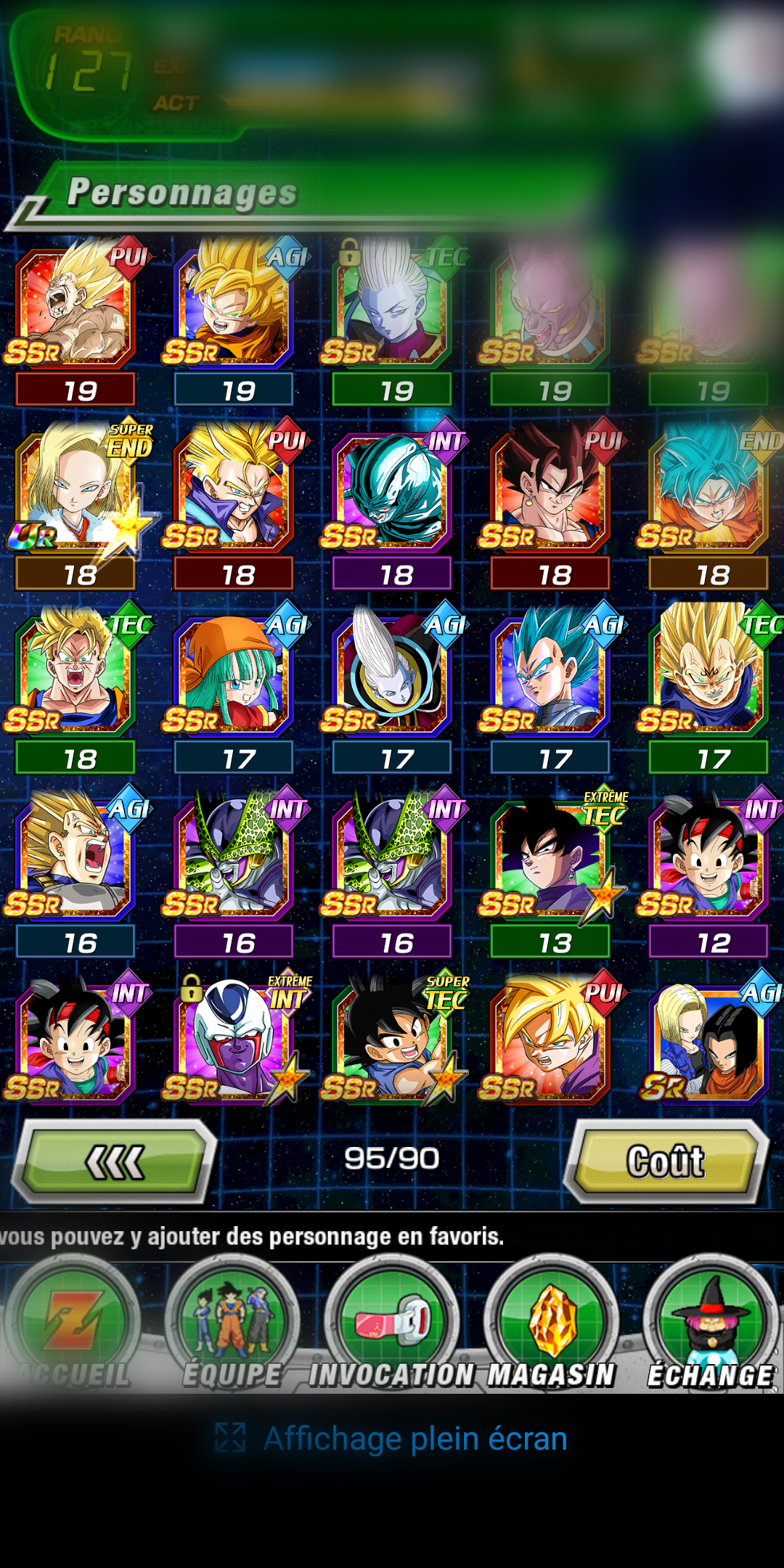Go back with the green arrows button
Screen dimensions: 784x1568
coord(116,1161)
